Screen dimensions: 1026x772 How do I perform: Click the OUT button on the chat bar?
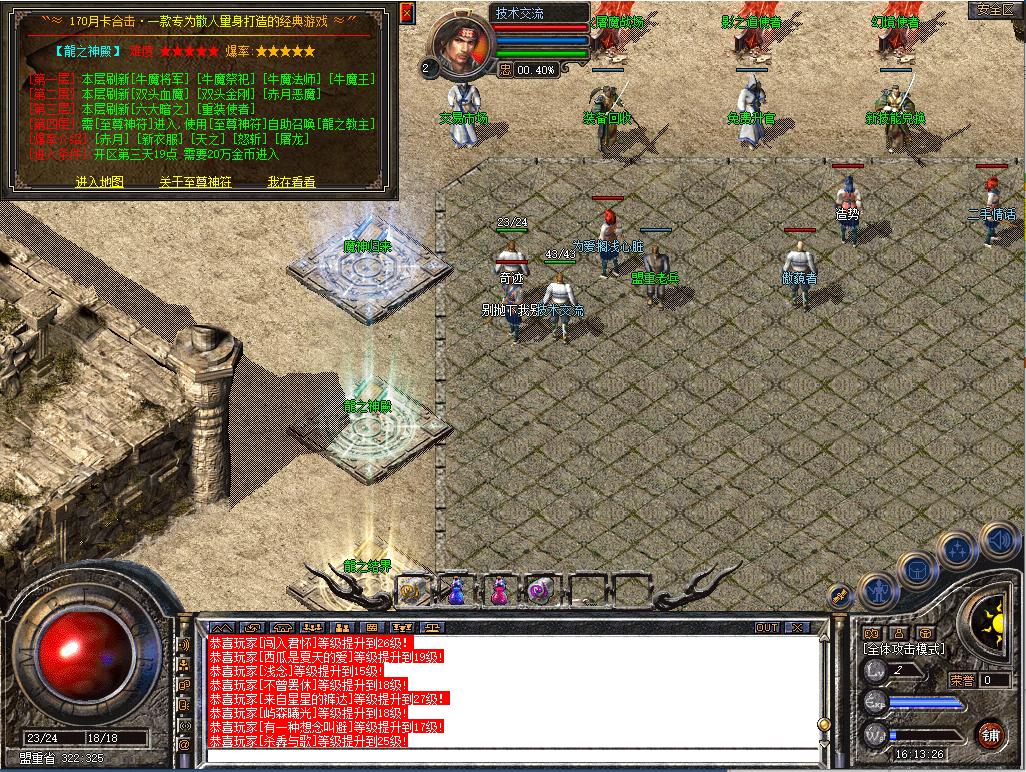point(767,628)
